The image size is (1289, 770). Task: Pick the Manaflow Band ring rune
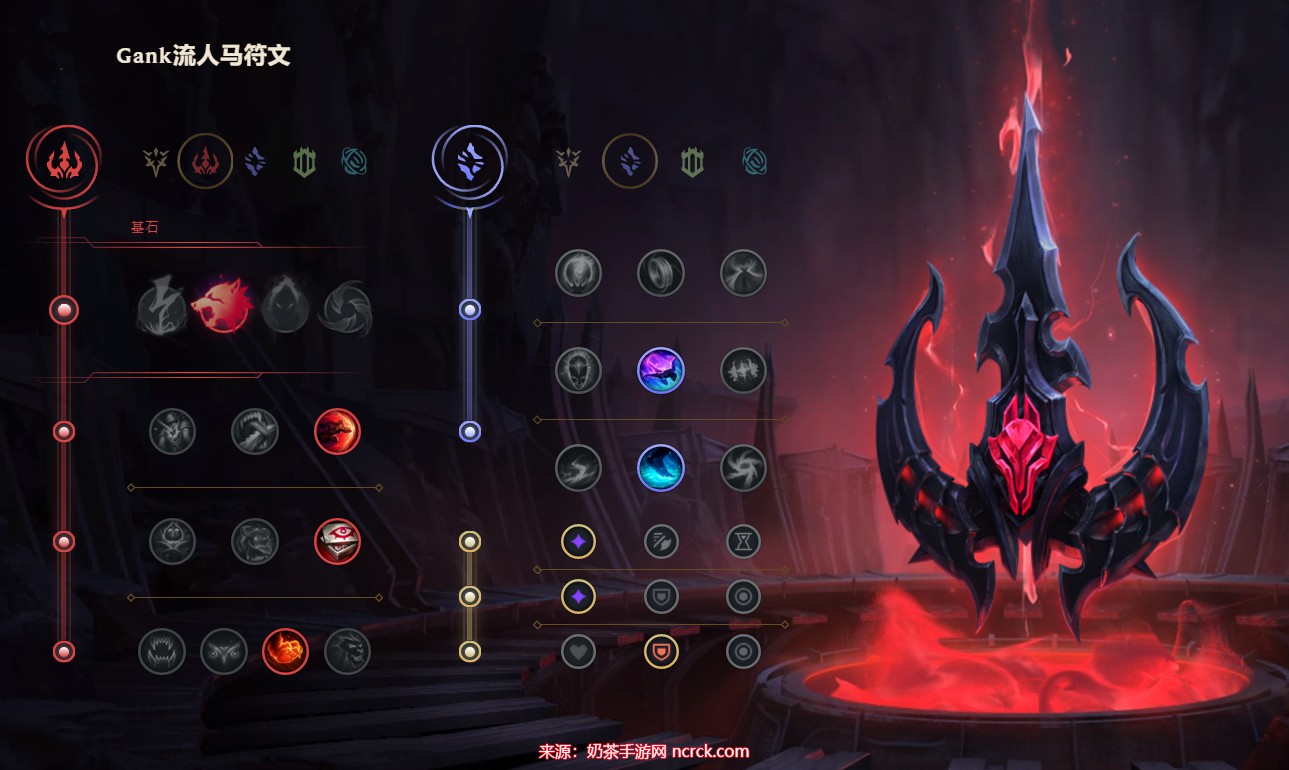661,273
